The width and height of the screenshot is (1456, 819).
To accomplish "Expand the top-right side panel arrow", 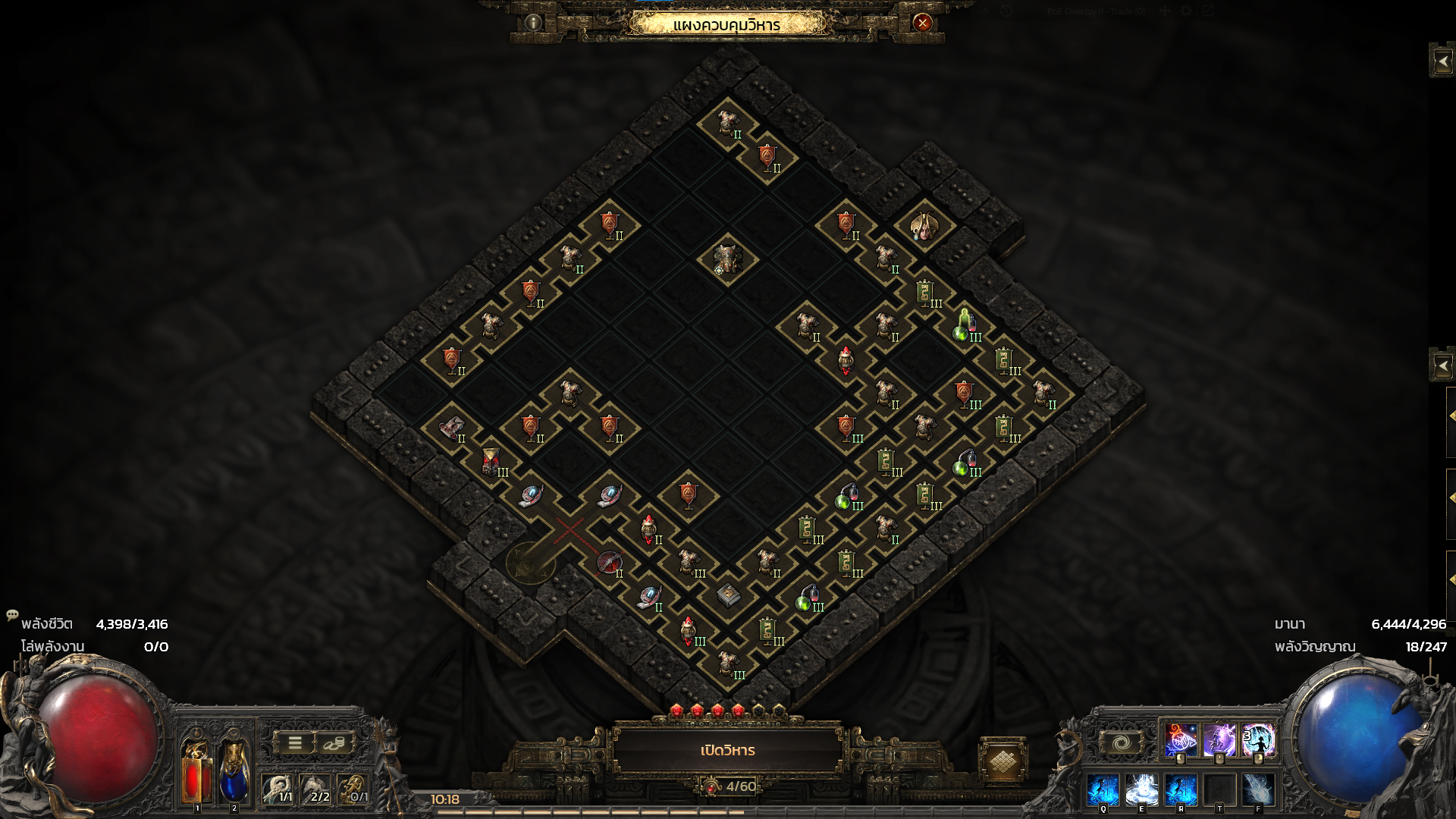I will pos(1442,61).
